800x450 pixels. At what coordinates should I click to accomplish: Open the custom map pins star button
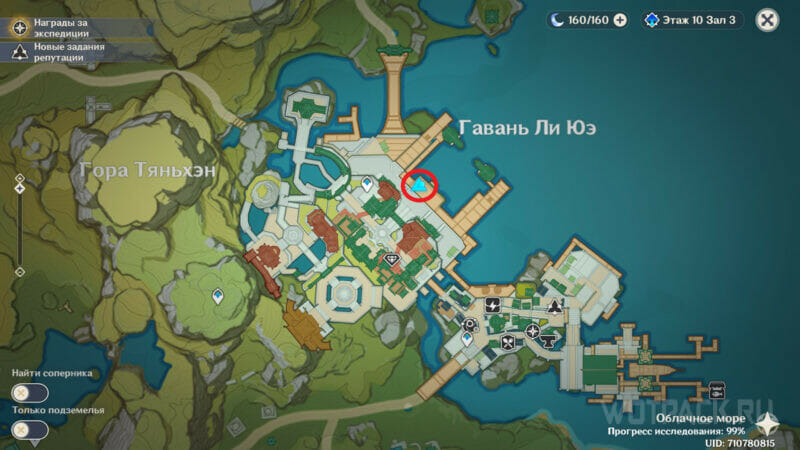765,422
